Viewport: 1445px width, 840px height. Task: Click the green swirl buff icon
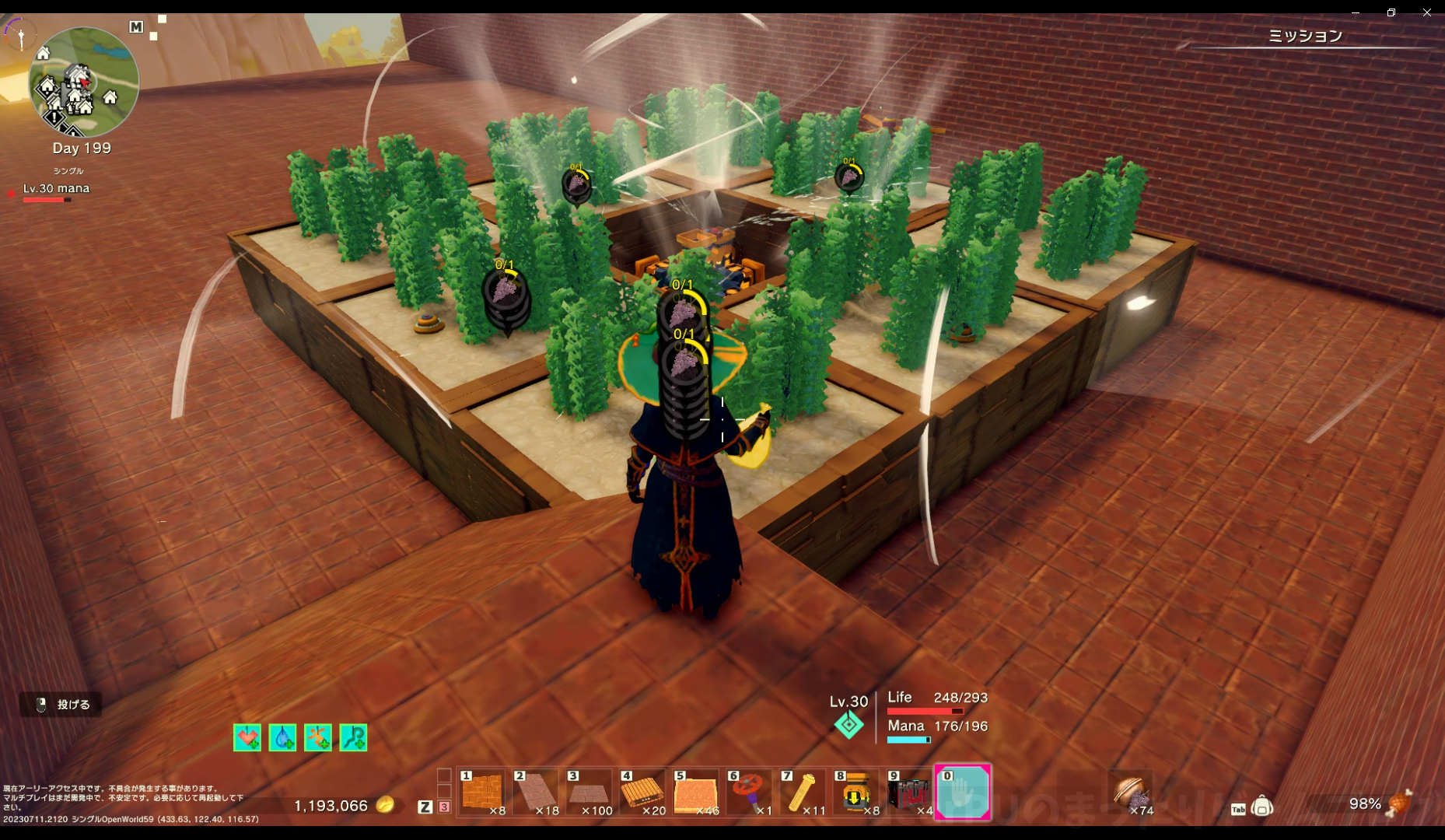click(x=354, y=737)
